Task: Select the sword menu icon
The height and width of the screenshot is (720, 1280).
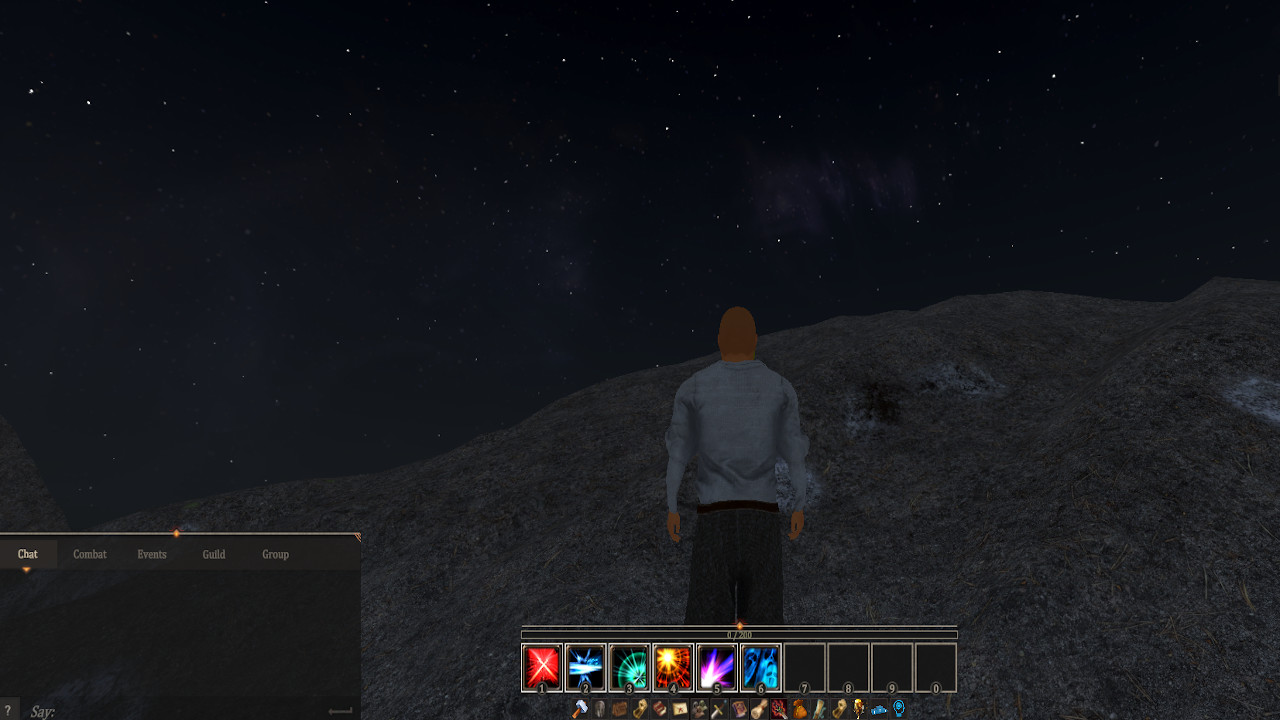Action: point(718,709)
